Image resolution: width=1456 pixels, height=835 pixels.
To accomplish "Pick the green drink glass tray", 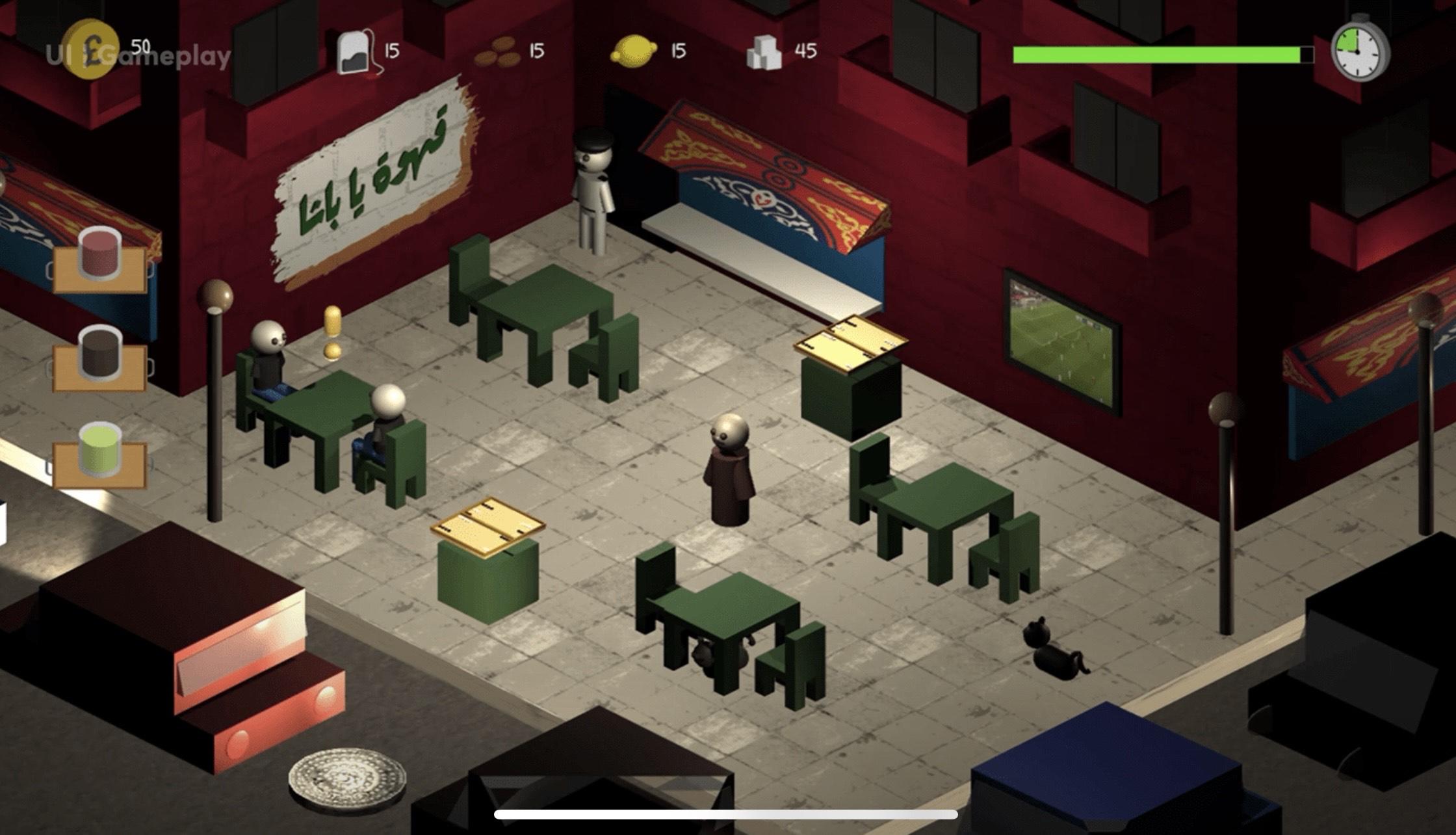I will point(99,457).
